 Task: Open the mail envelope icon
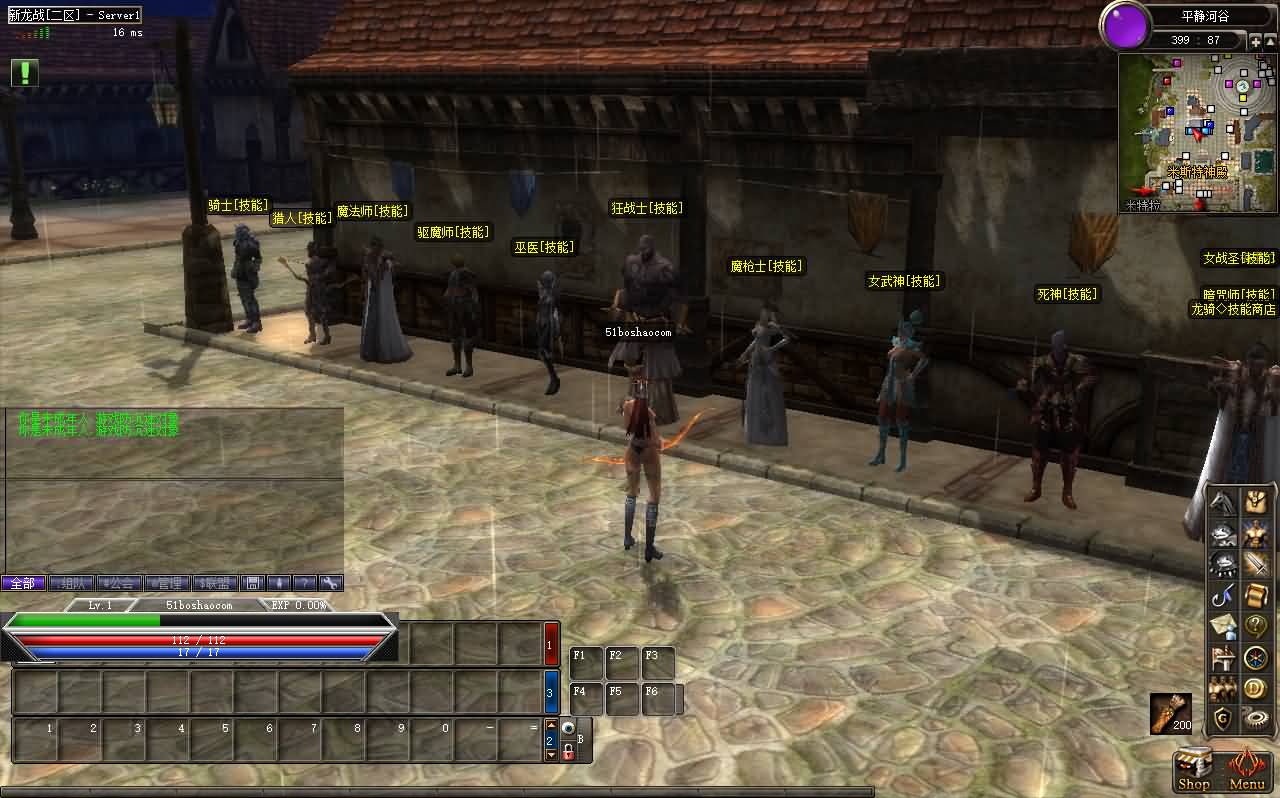point(1223,628)
